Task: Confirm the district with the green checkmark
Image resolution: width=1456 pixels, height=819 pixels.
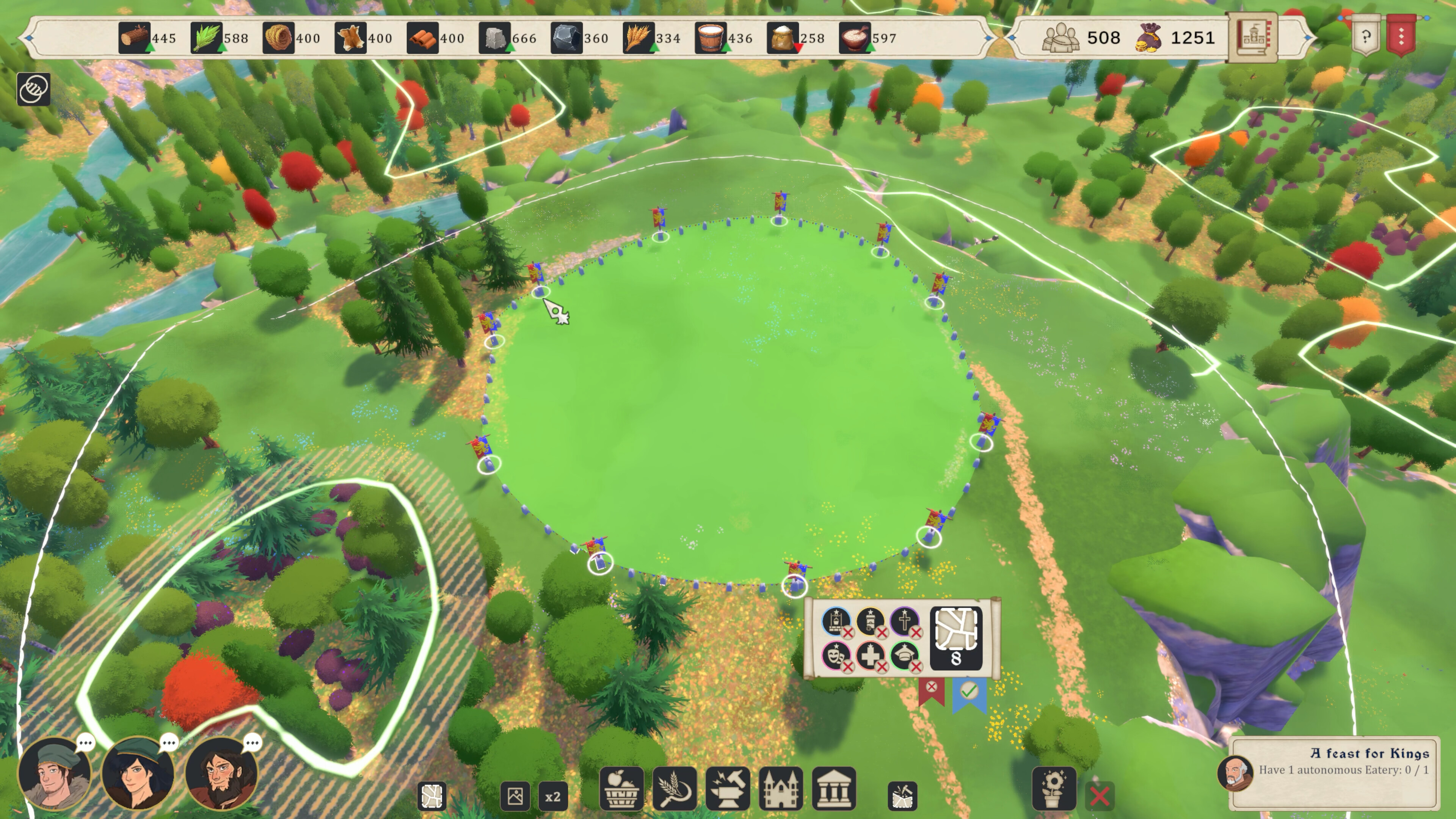Action: (x=969, y=691)
